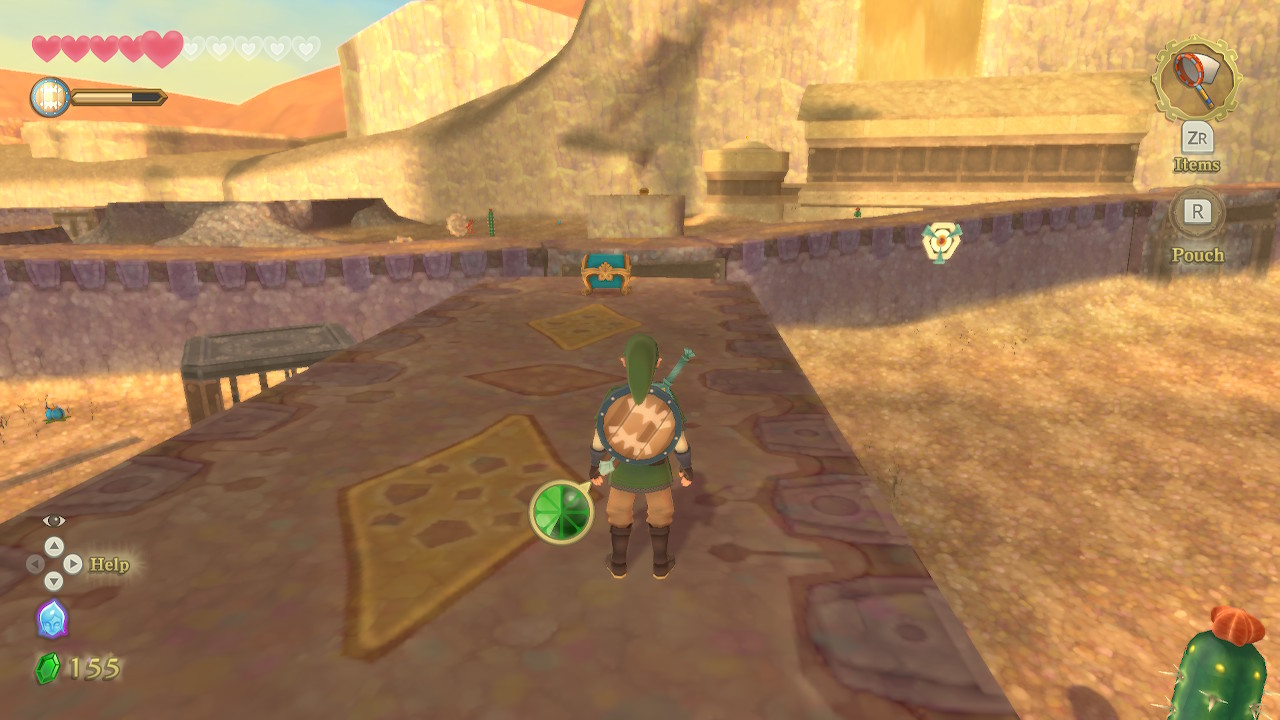
Task: Click the eye look icon
Action: click(x=53, y=520)
